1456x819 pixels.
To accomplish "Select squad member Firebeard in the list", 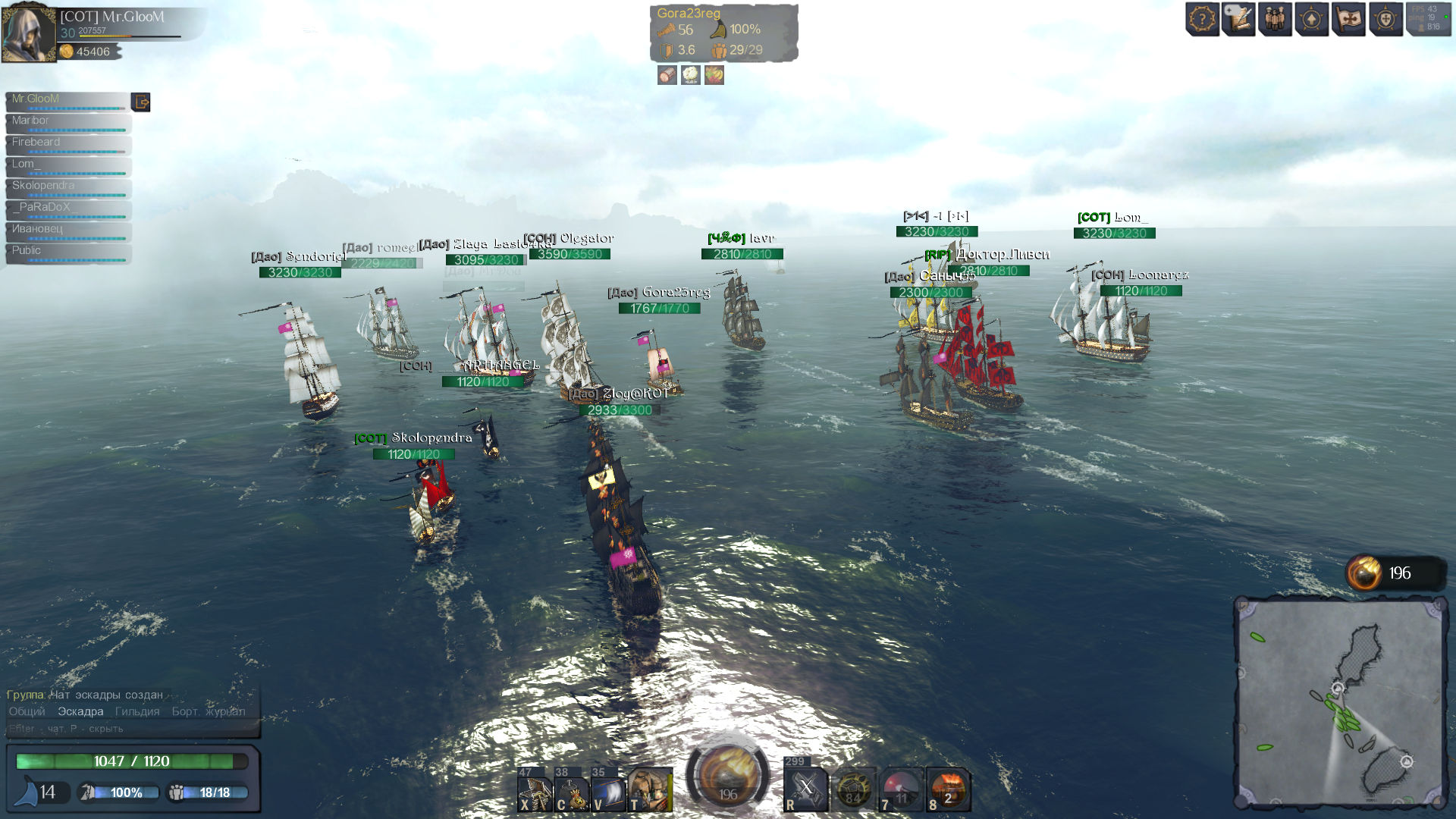I will [68, 144].
